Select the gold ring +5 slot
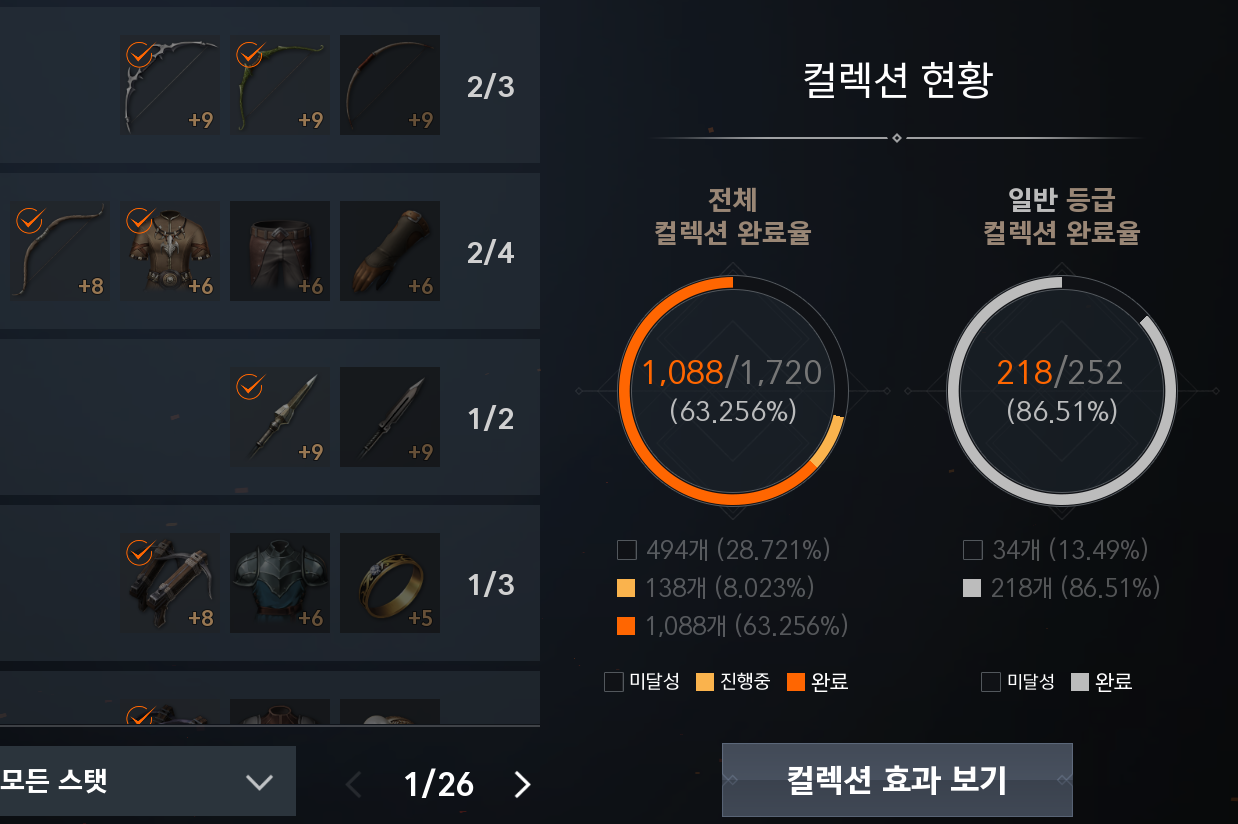Viewport: 1238px width, 824px height. (x=390, y=584)
